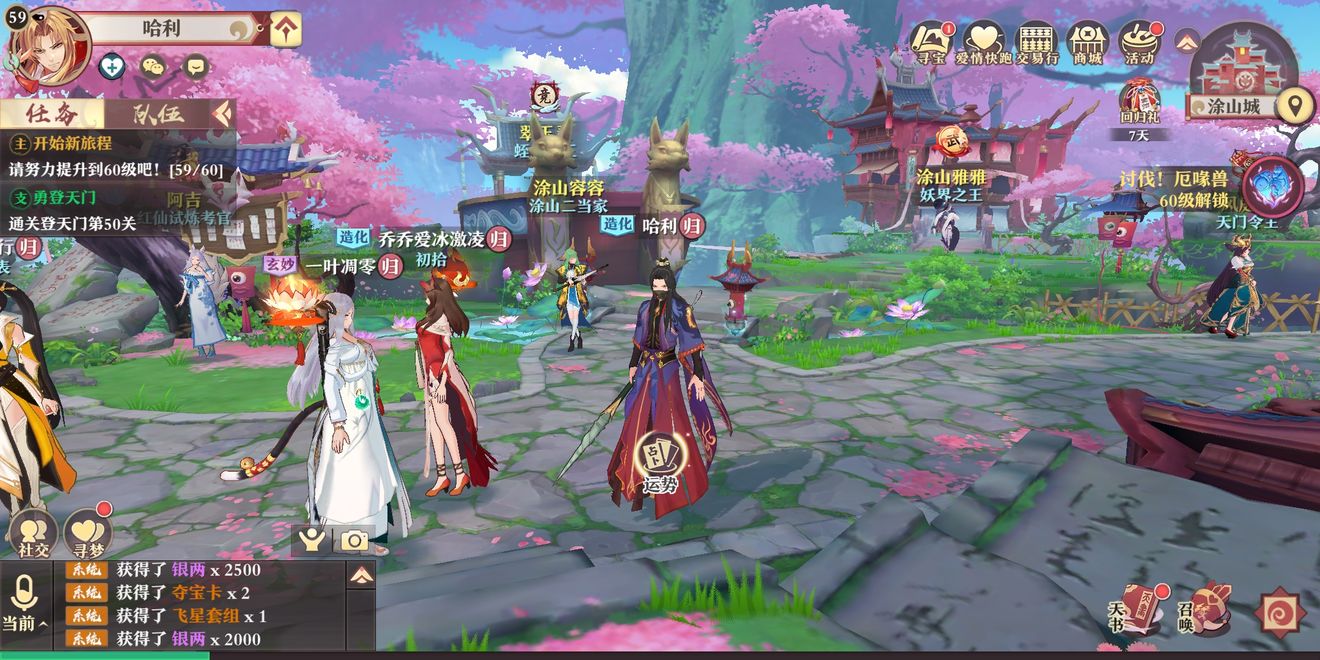Screen dimensions: 1320x660
Task: Open the 寻梦 heart icon
Action: pyautogui.click(x=88, y=534)
